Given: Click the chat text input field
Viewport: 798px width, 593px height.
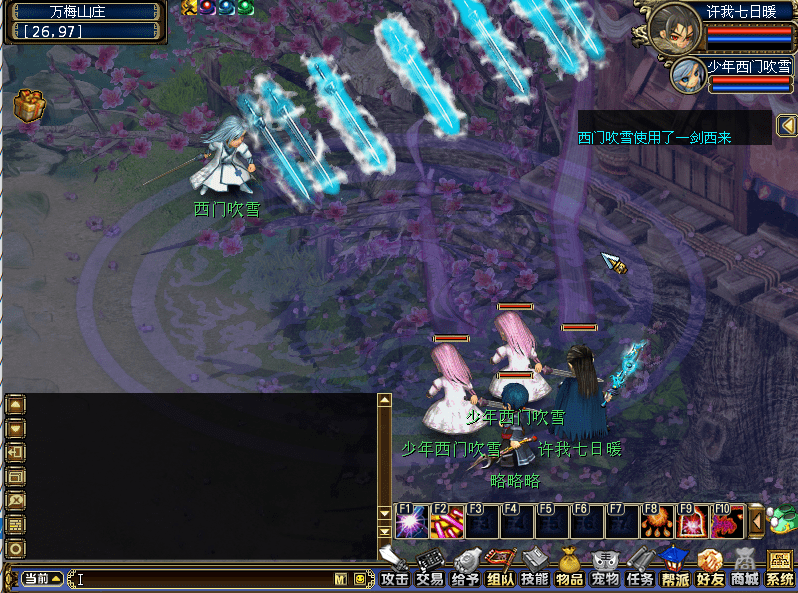Looking at the screenshot, I should click(200, 579).
